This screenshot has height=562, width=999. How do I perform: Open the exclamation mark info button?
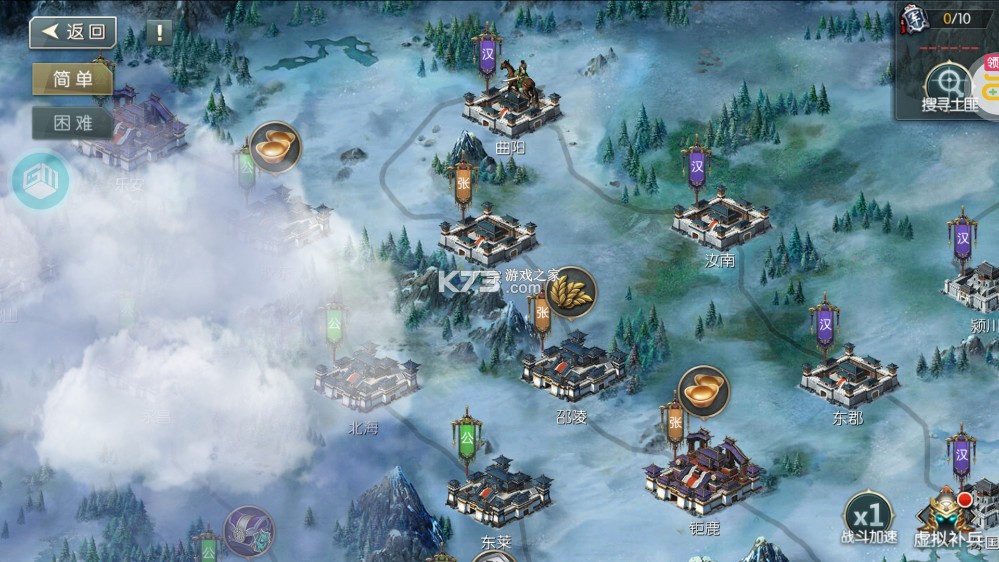tap(159, 32)
